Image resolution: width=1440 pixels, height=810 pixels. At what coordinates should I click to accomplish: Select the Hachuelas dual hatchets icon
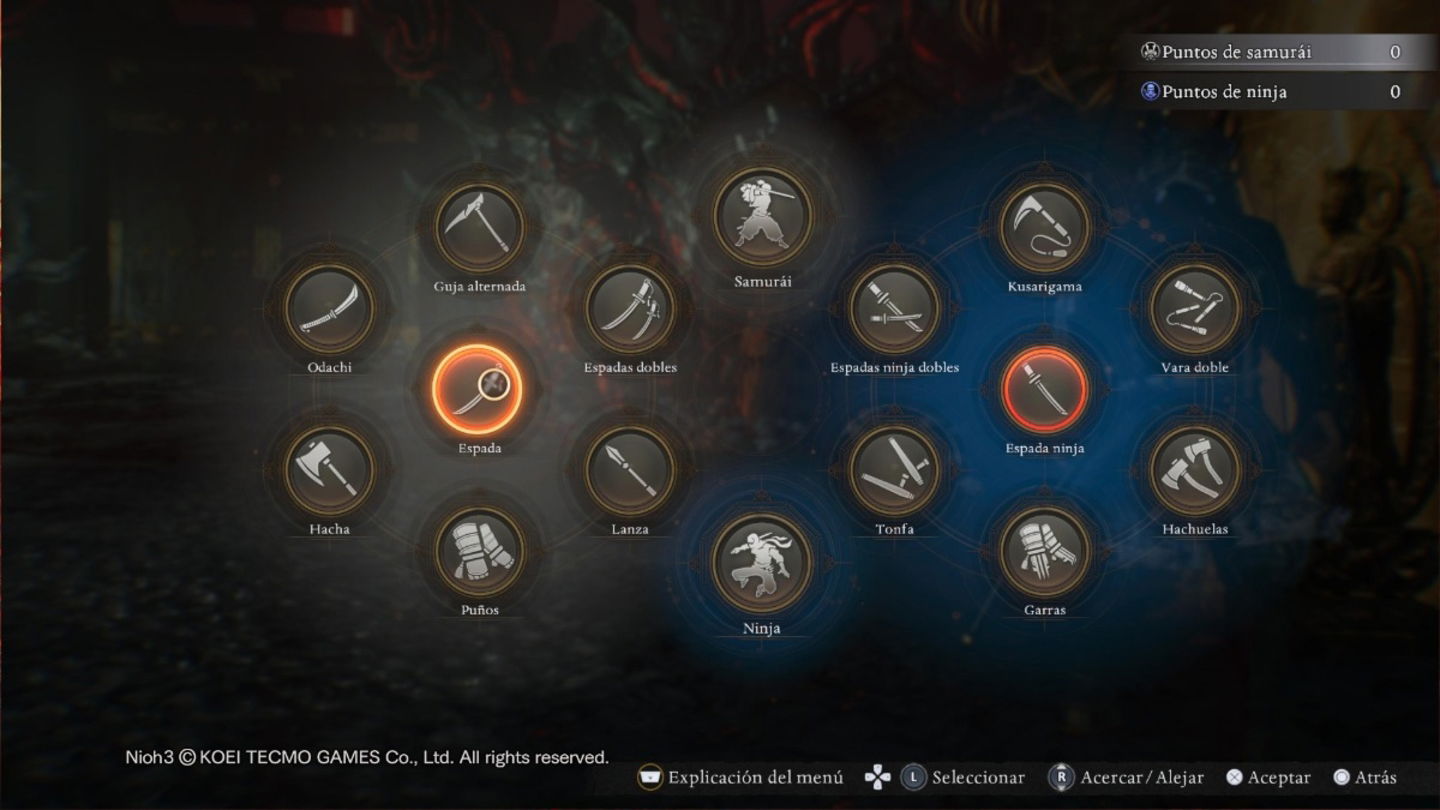(x=1195, y=470)
